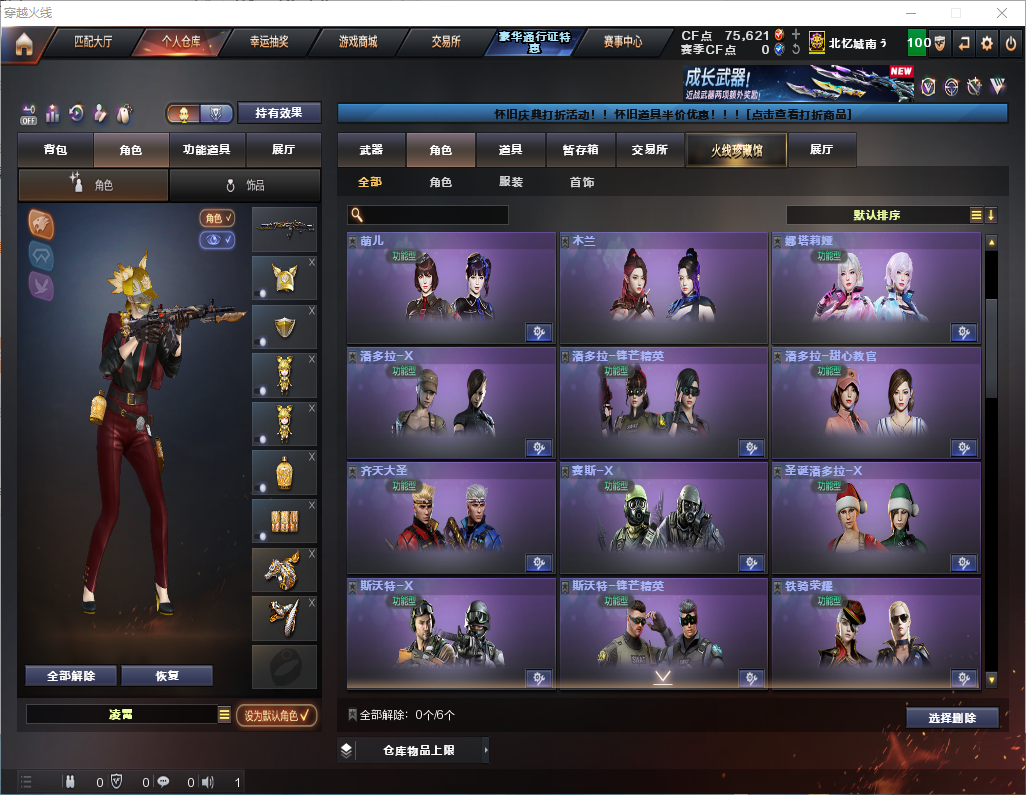Open settings via the gear icon
This screenshot has width=1026, height=795.
coord(987,43)
